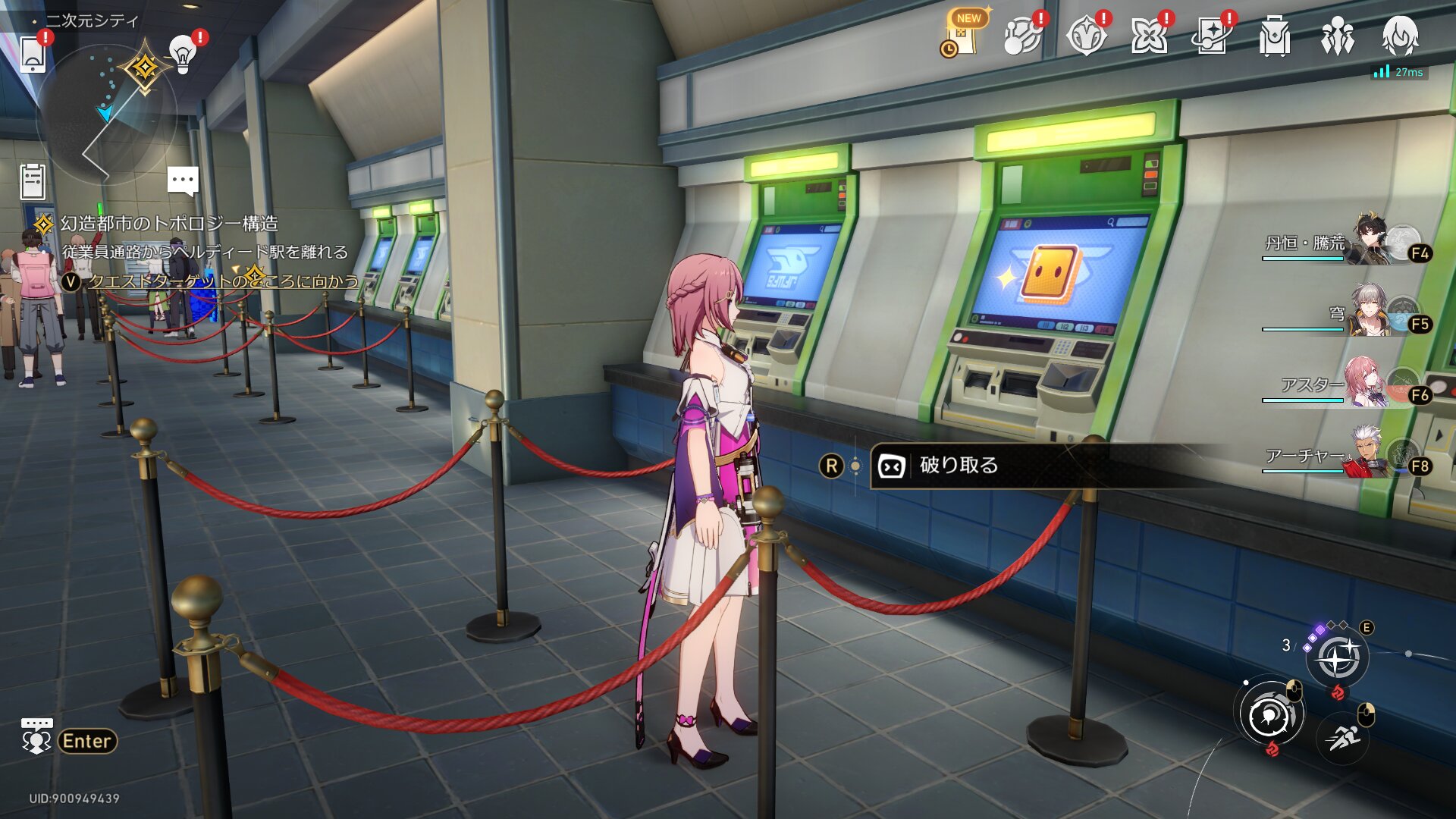Open the quest log clipboard icon
Screen dimensions: 1456x819
[33, 182]
